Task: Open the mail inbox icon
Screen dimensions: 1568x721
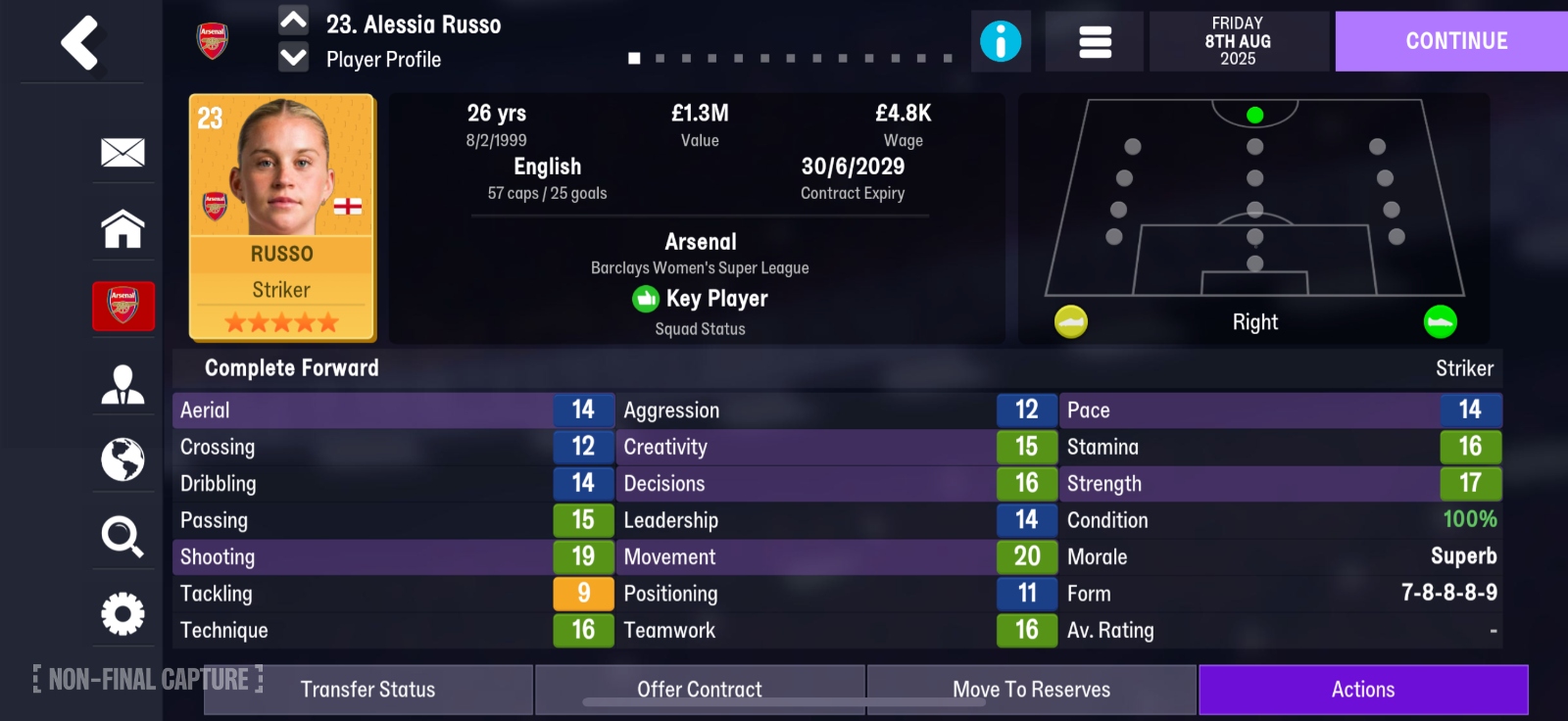Action: coord(122,153)
